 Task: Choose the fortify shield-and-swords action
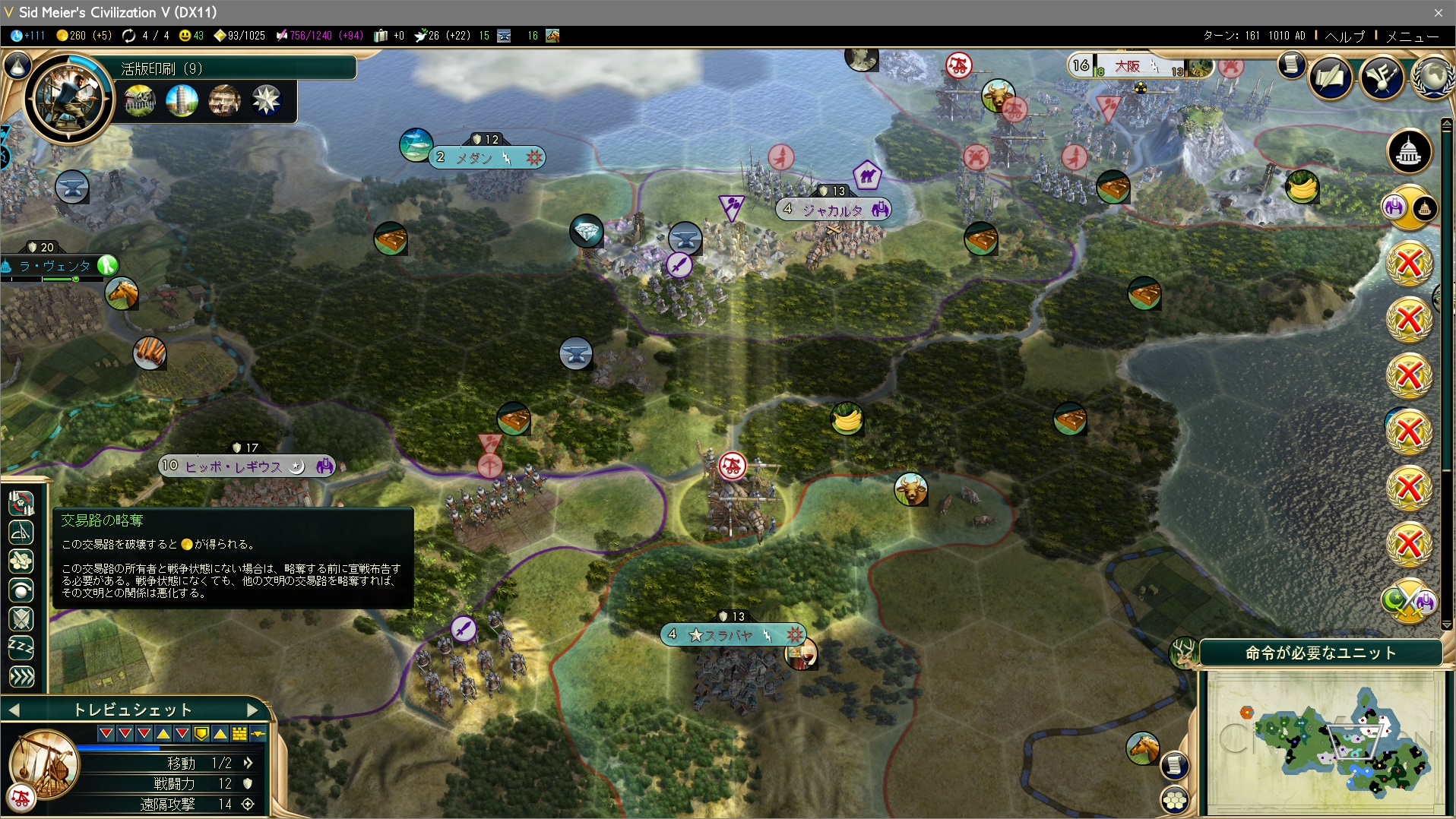click(x=21, y=618)
